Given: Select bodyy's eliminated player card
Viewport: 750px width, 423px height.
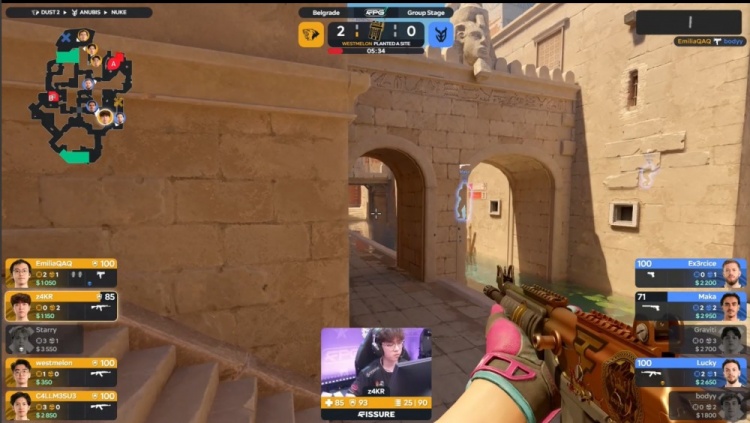Looking at the screenshot, I should pyautogui.click(x=690, y=405).
